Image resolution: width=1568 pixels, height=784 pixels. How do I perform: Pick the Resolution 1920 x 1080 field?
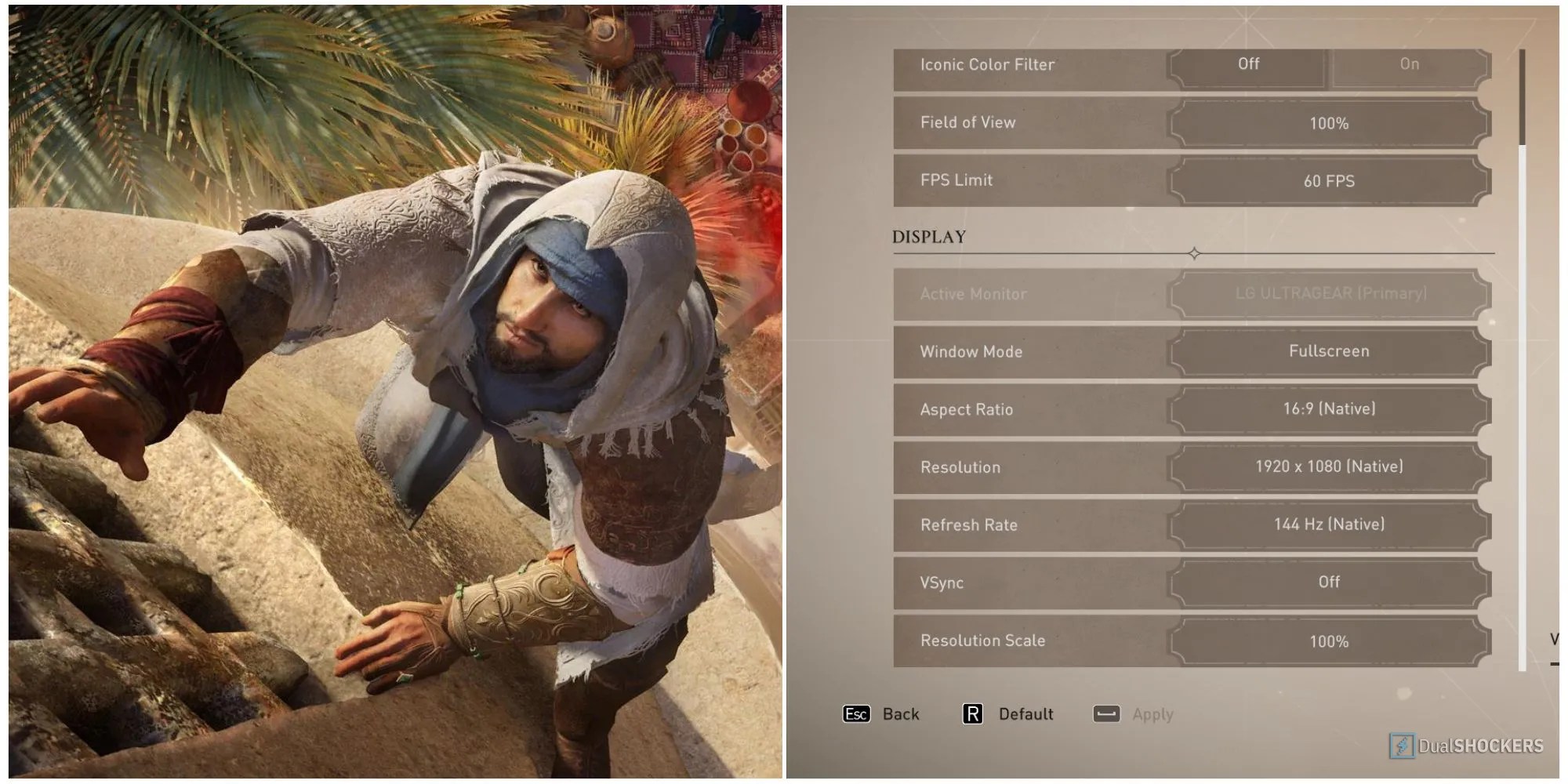pos(1329,466)
